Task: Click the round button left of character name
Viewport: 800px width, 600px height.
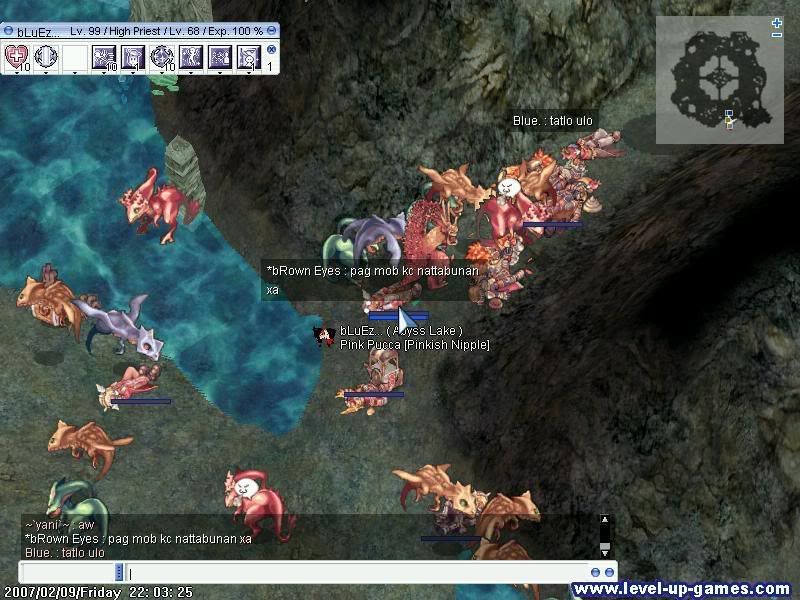Action: coord(9,31)
